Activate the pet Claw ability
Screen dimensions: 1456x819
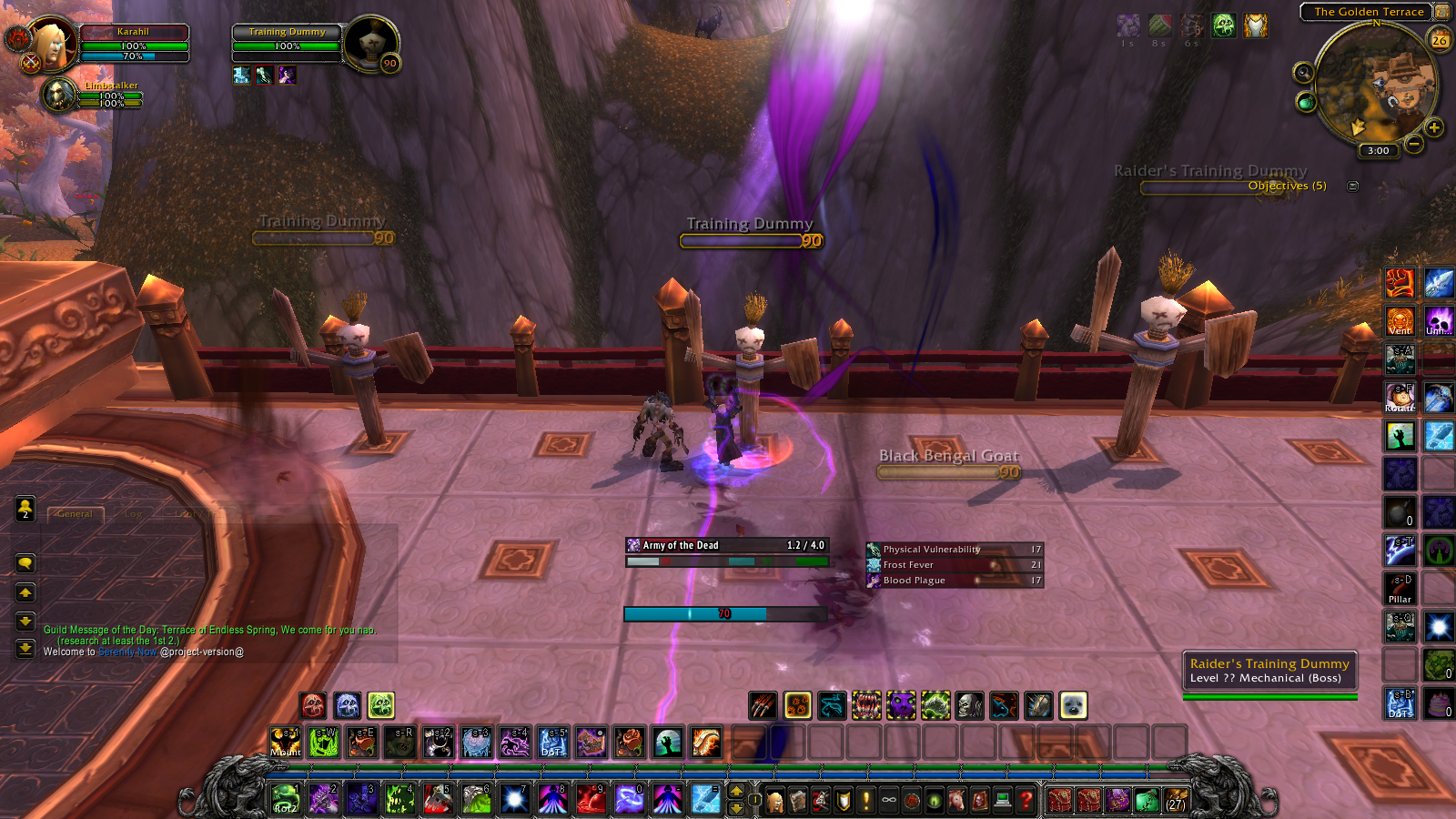click(x=763, y=705)
